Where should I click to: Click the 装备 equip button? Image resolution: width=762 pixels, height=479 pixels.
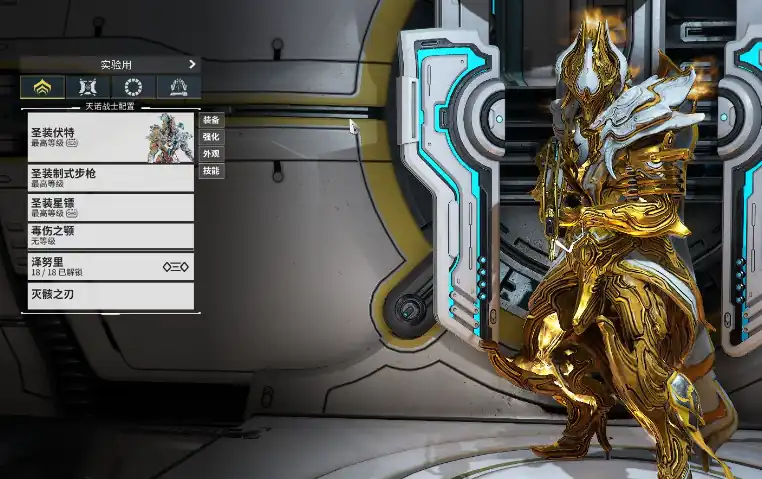(211, 120)
